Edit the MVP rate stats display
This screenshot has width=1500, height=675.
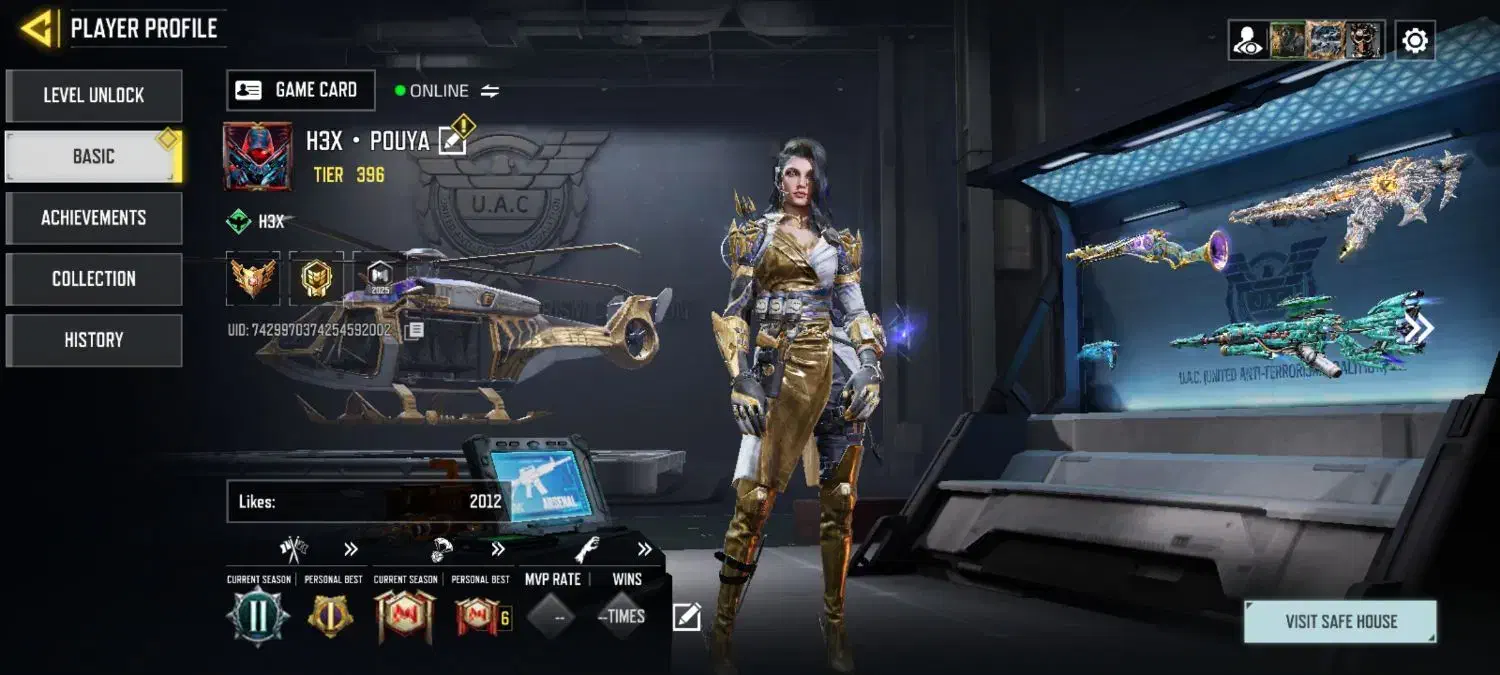[686, 617]
